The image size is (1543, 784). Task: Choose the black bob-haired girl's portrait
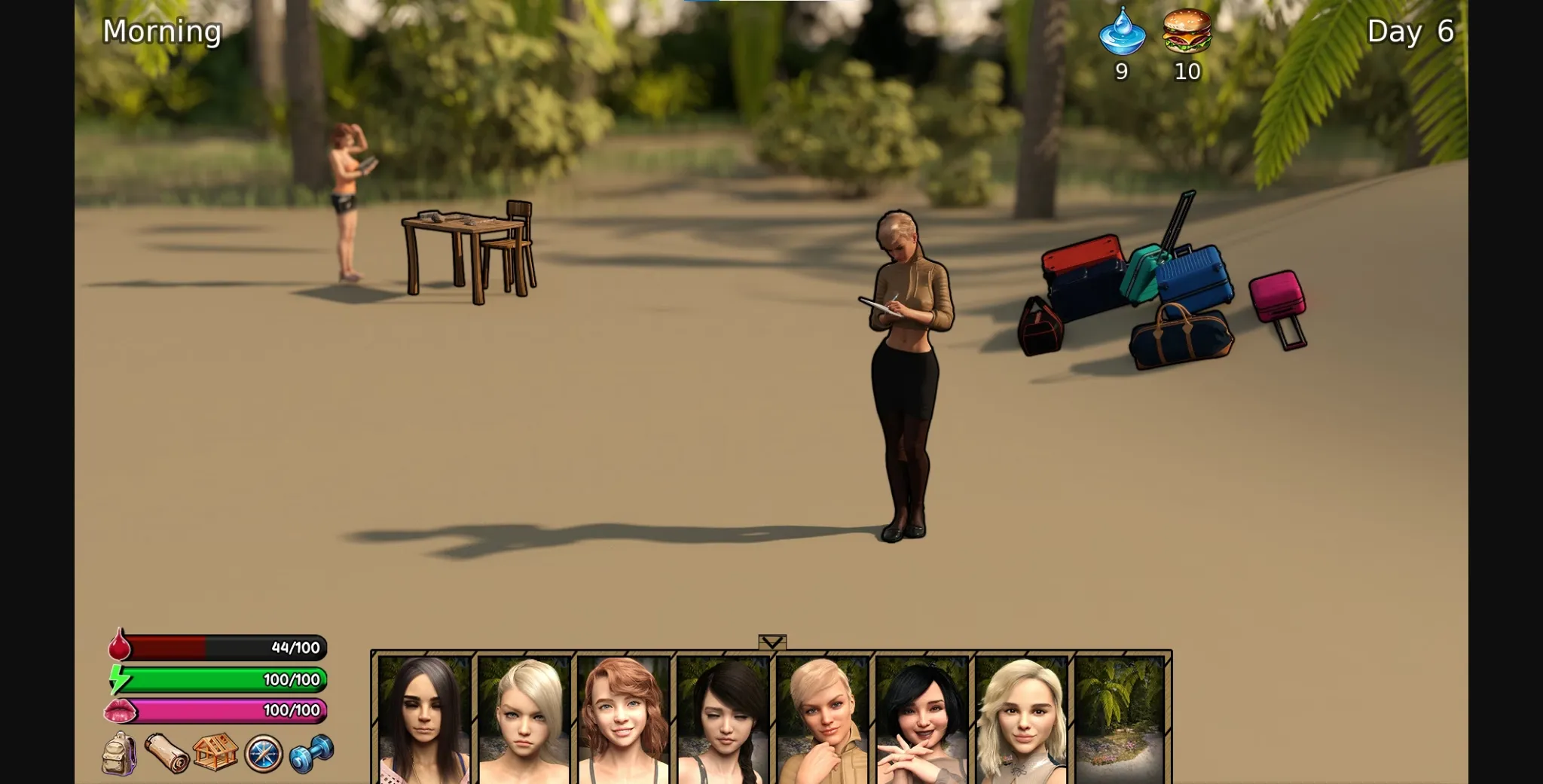click(921, 720)
